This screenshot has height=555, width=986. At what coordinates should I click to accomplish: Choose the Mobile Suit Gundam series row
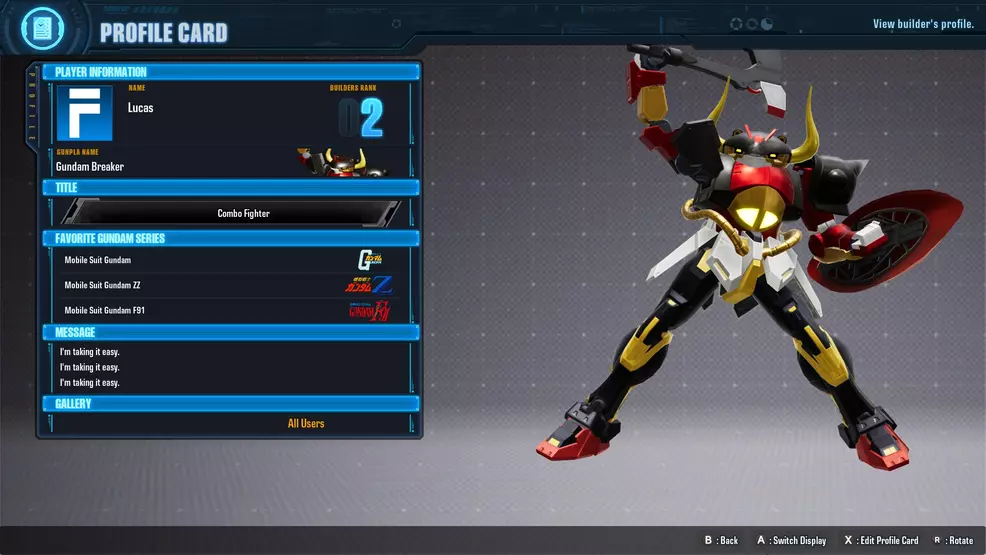tap(230, 260)
